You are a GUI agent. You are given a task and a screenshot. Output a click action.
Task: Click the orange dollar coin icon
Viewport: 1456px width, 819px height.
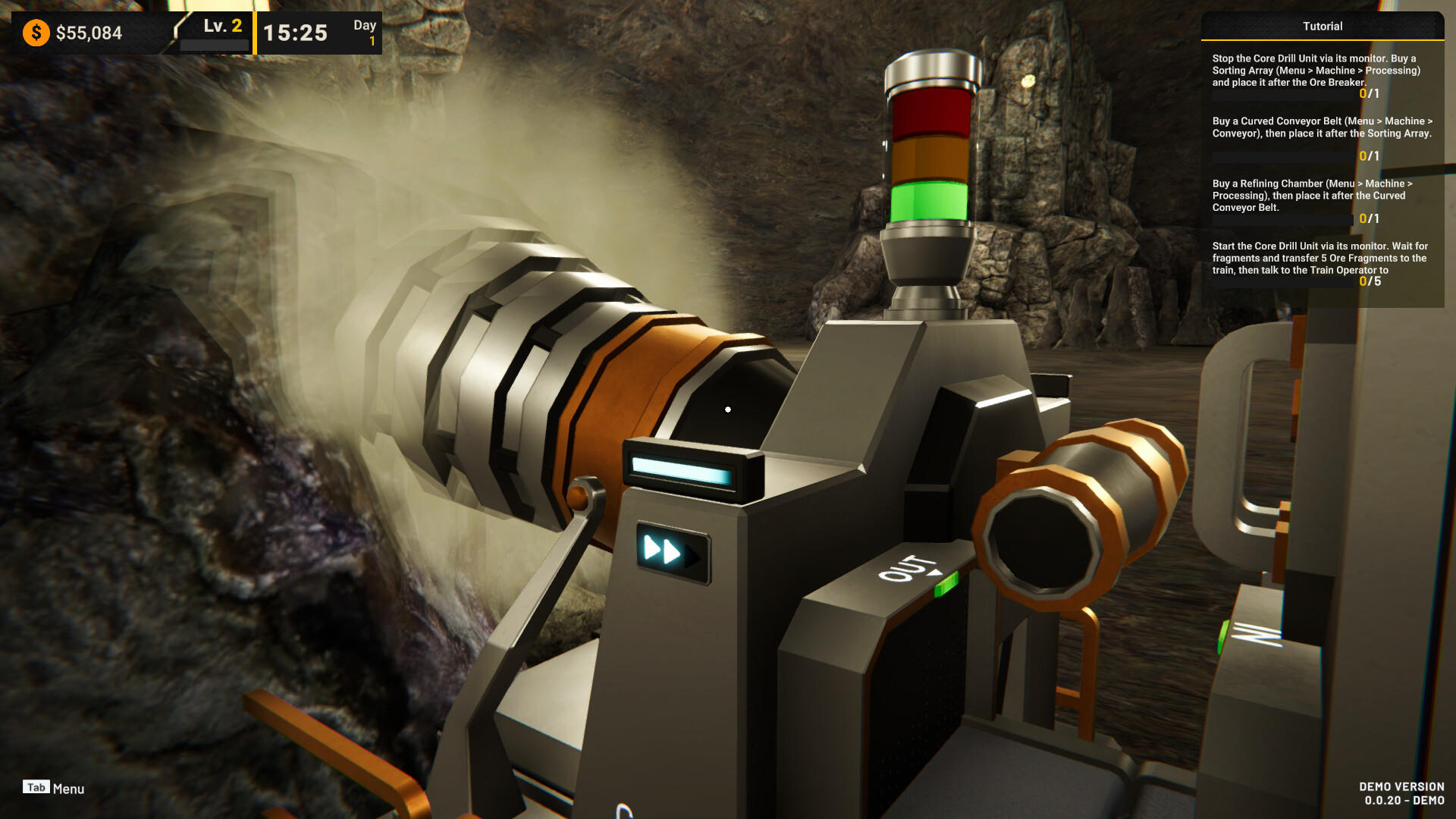coord(36,33)
